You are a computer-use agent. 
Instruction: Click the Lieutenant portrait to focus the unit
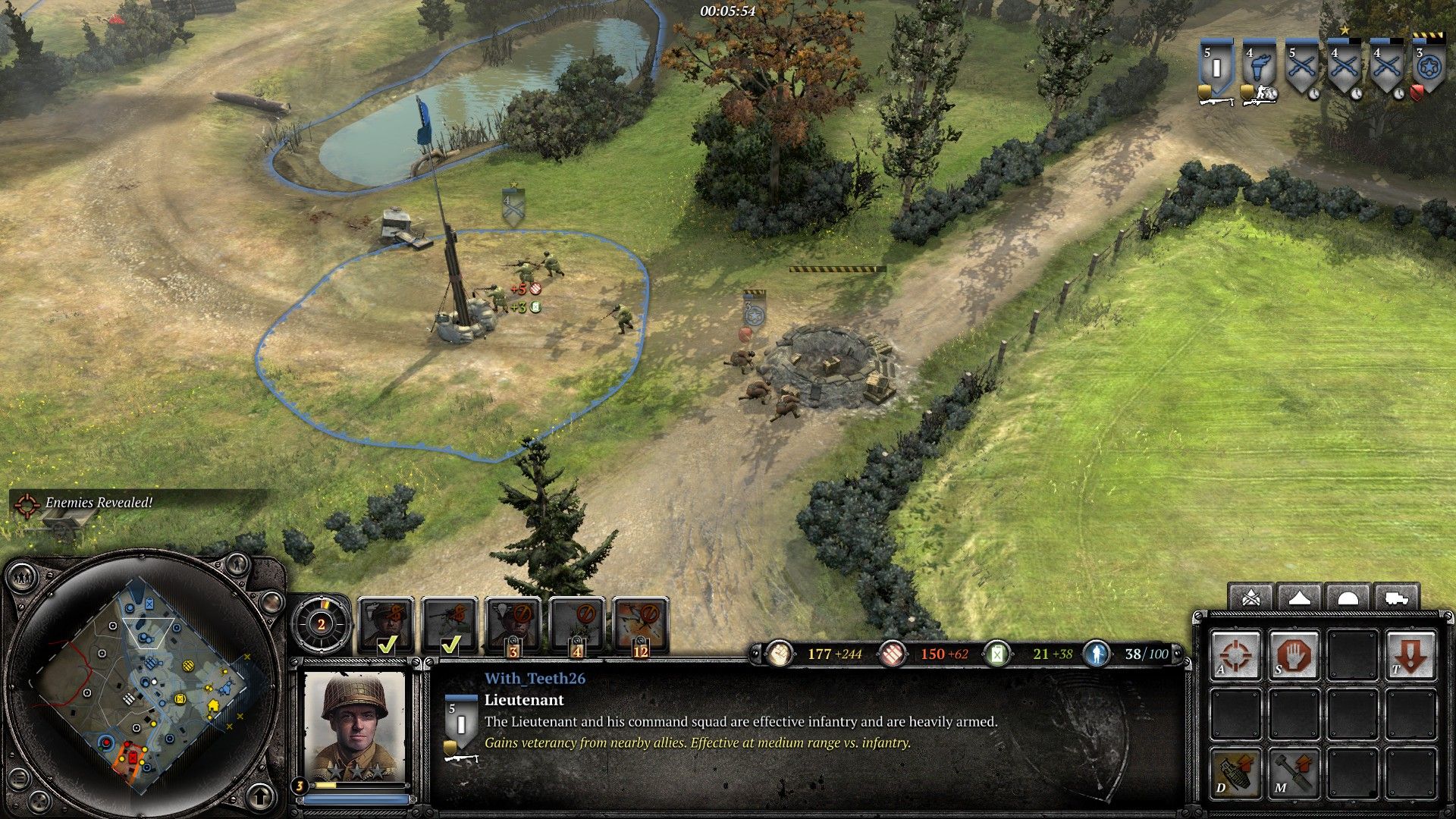(x=354, y=726)
